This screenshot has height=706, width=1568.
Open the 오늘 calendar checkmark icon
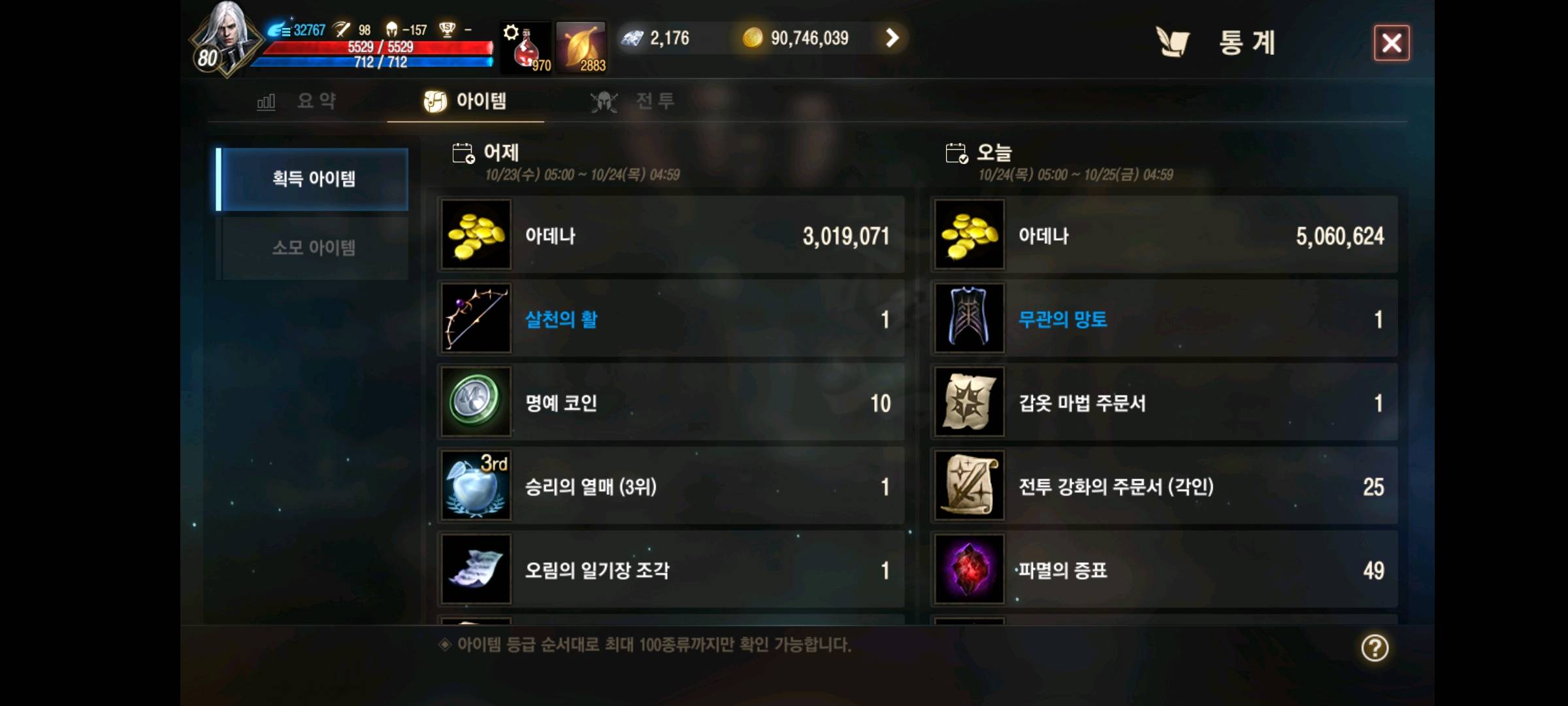pos(956,152)
